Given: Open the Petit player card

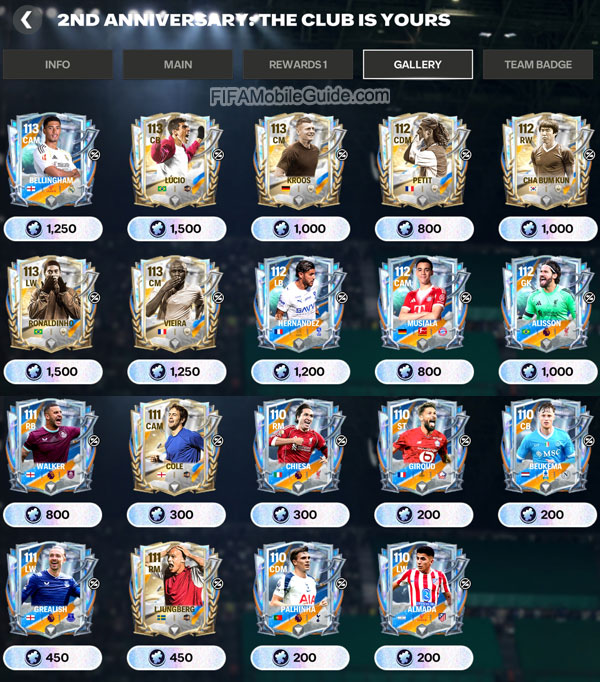Looking at the screenshot, I should click(425, 160).
